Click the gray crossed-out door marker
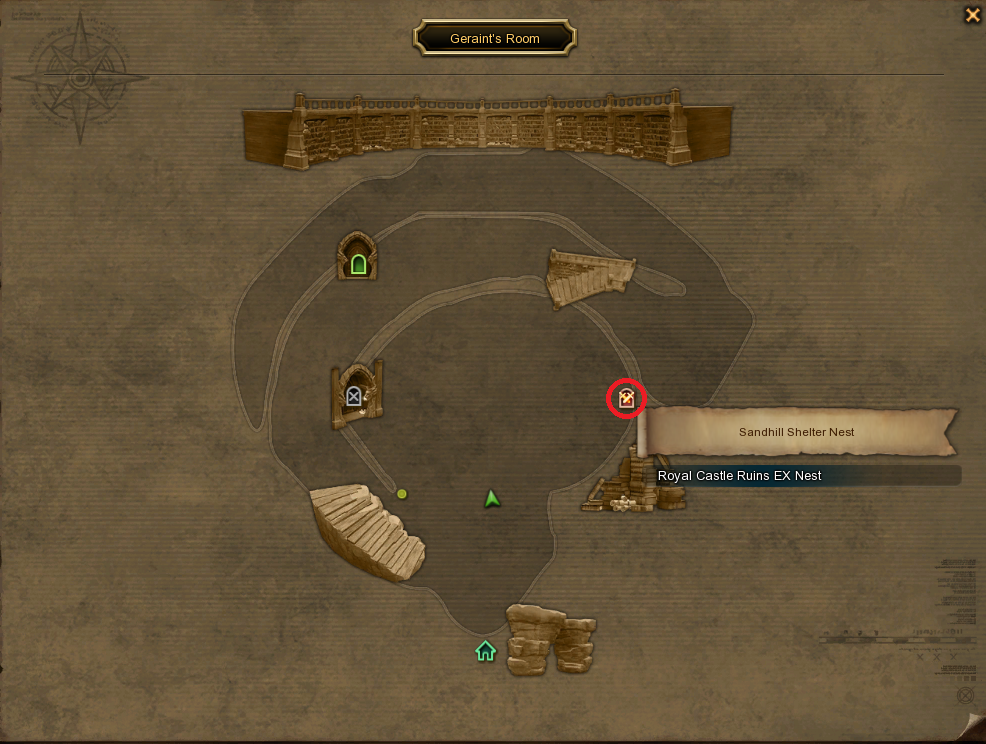Image resolution: width=986 pixels, height=744 pixels. click(354, 397)
